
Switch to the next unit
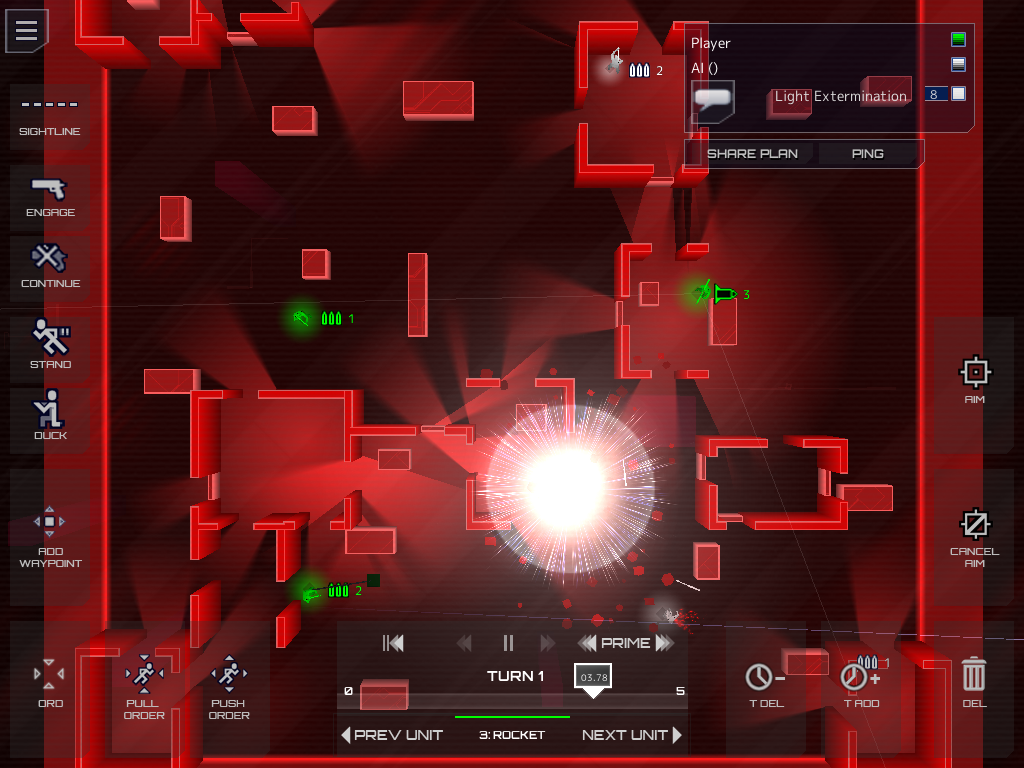click(x=631, y=735)
